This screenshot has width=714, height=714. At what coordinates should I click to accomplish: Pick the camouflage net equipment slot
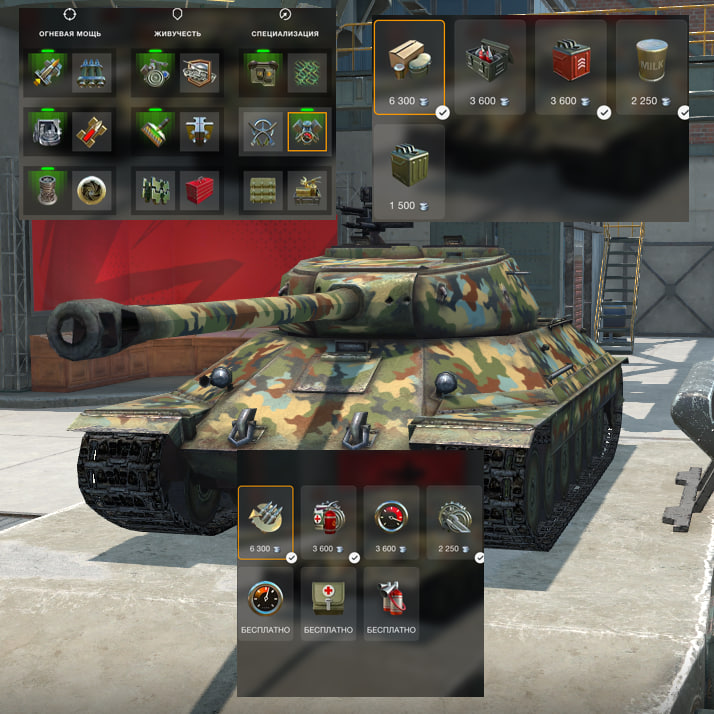306,74
